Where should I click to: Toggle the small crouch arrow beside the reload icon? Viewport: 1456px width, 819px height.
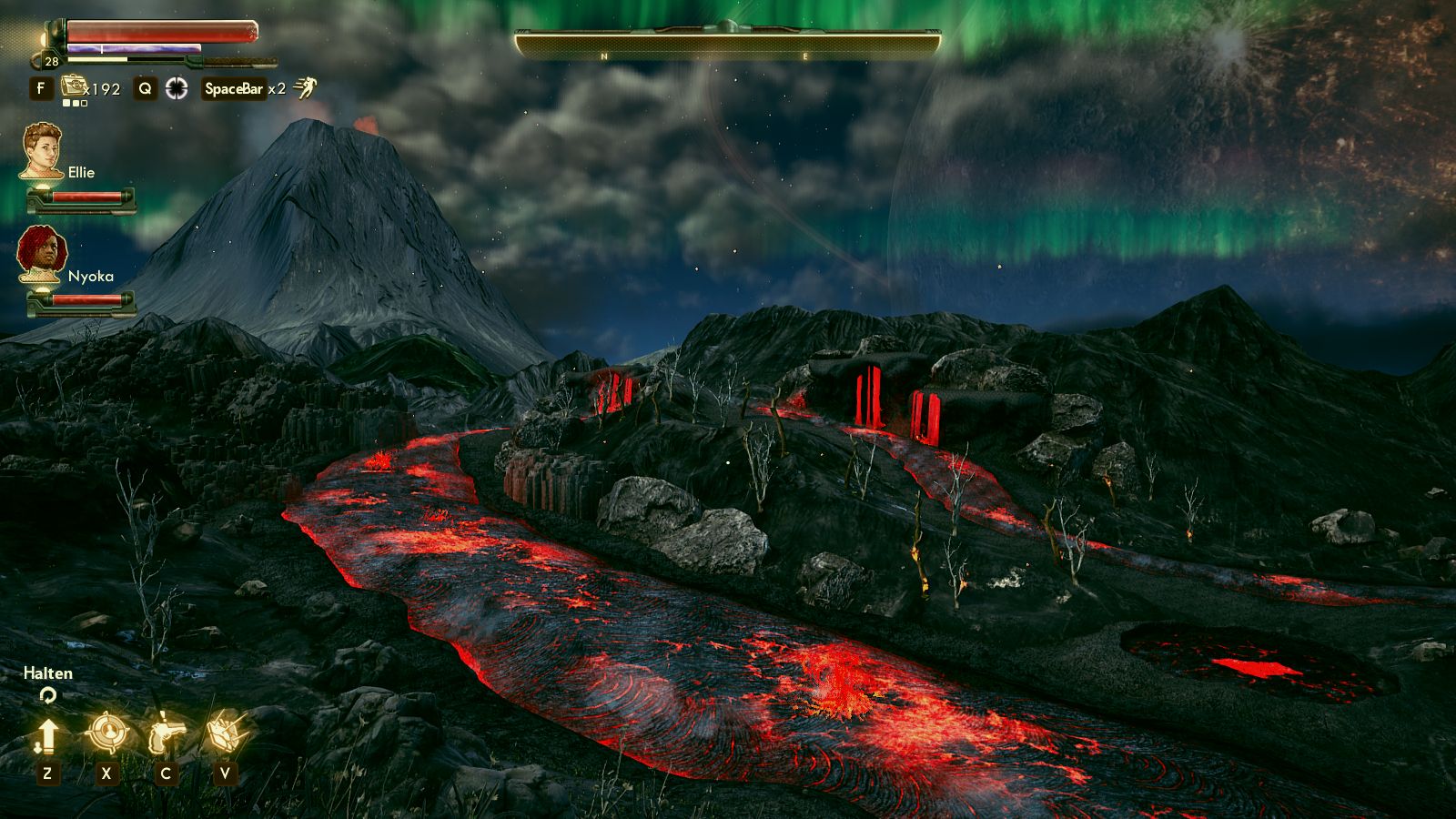[x=38, y=747]
